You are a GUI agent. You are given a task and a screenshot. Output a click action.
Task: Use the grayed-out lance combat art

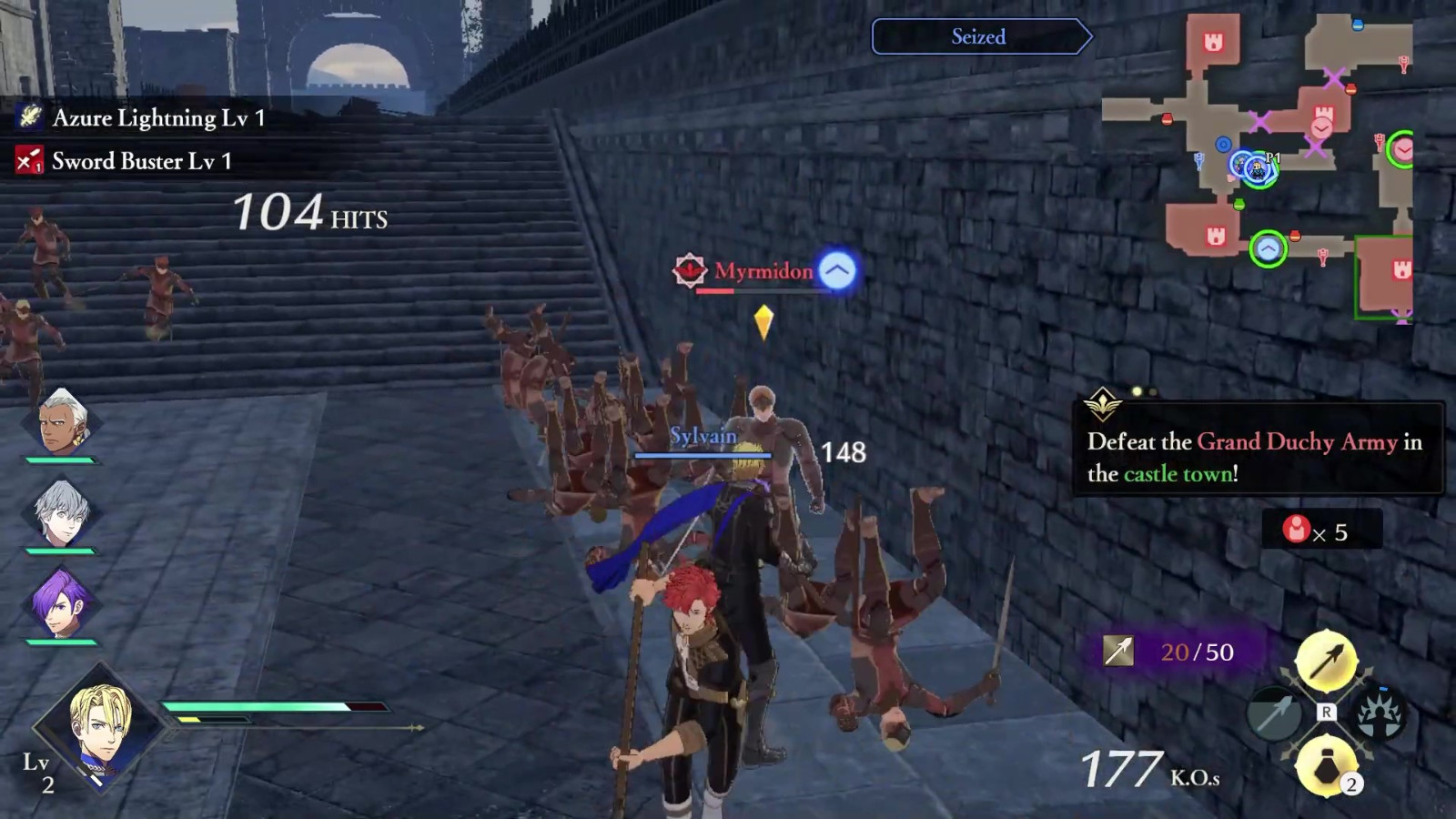[x=1274, y=713]
